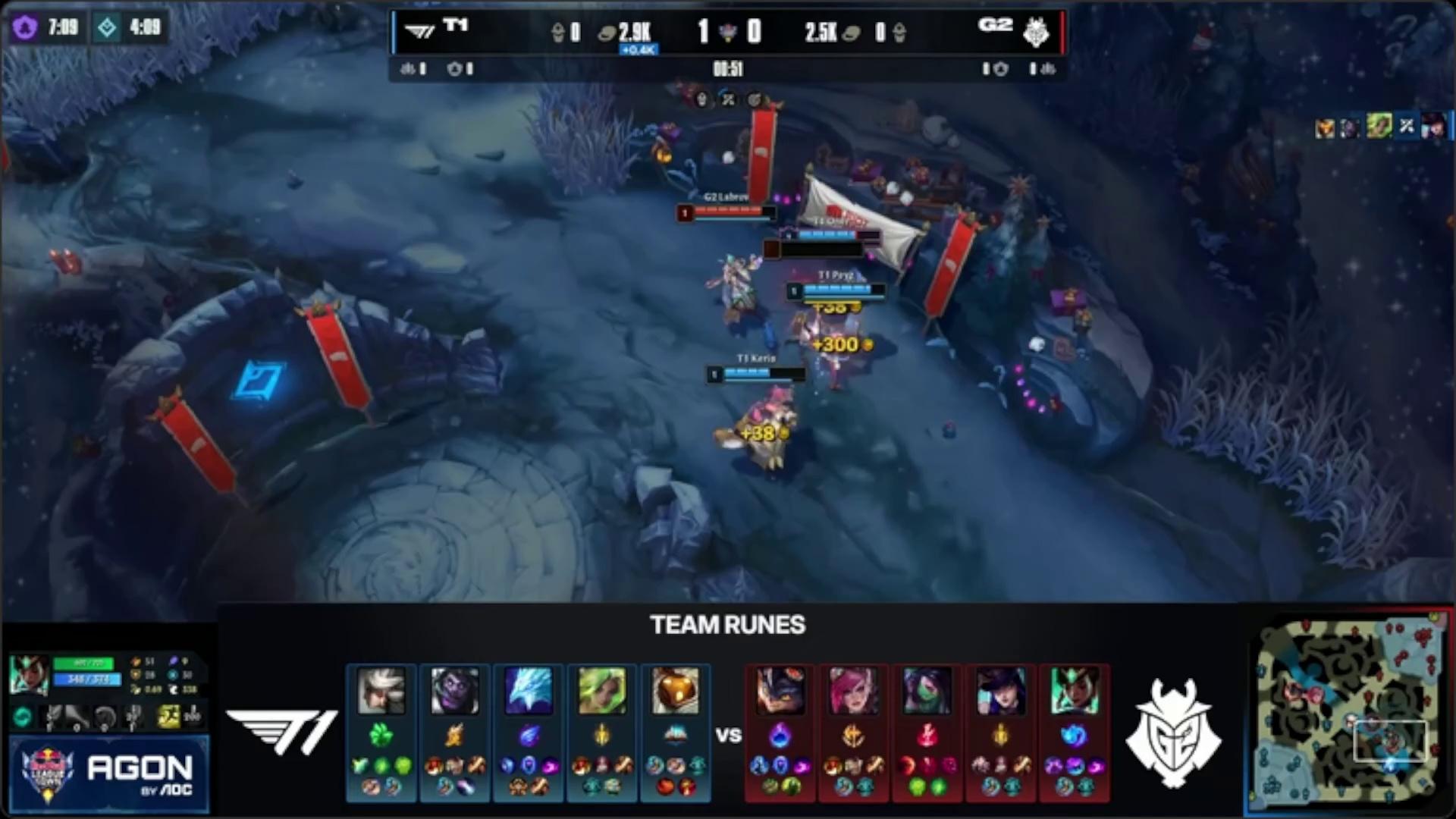Inspect Akali's red Electrocute keystone rune
The width and height of the screenshot is (1456, 819).
927,734
